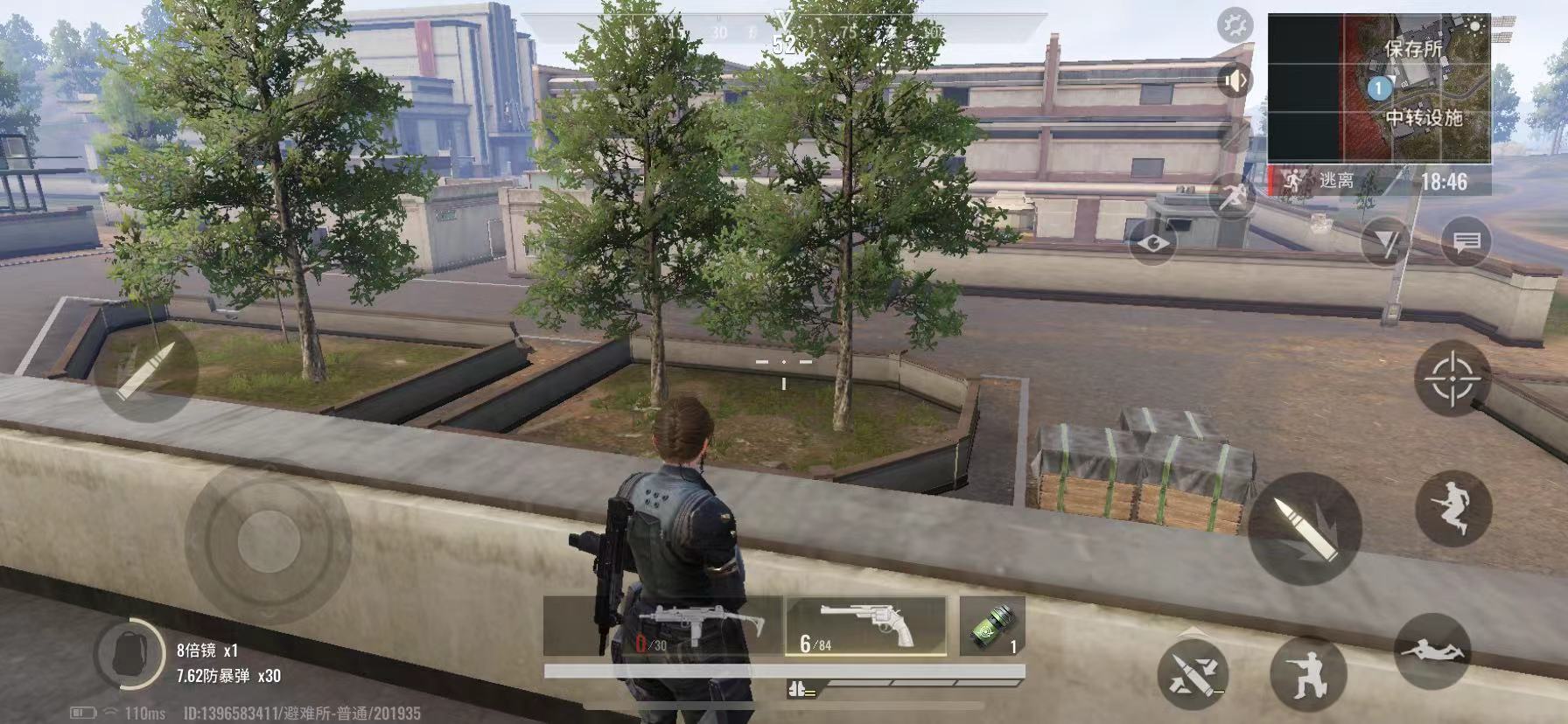1568x724 pixels.
Task: Equip the submachine gun weapon slot
Action: click(662, 626)
